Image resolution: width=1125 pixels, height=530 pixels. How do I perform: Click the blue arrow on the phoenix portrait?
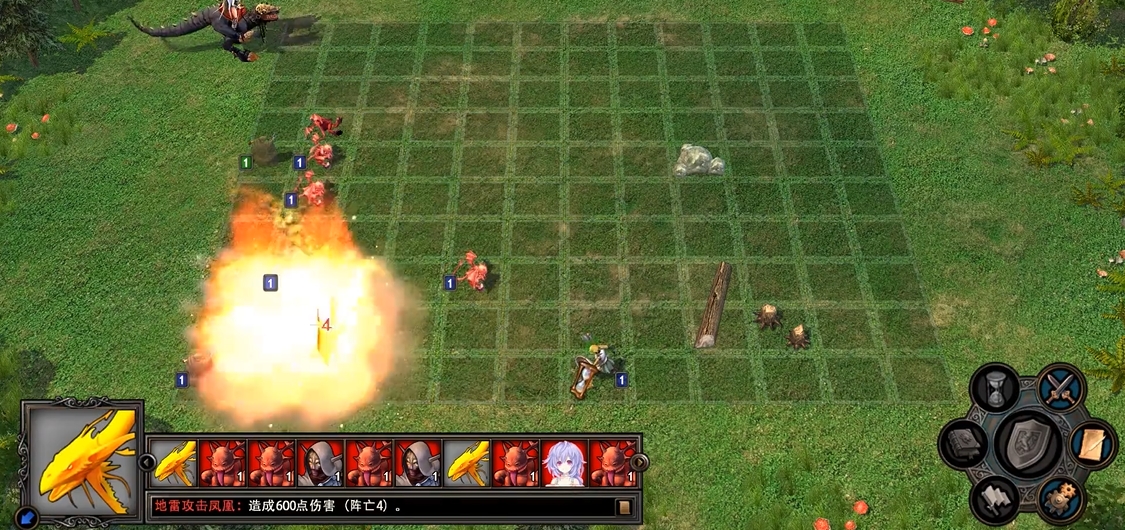(27, 517)
